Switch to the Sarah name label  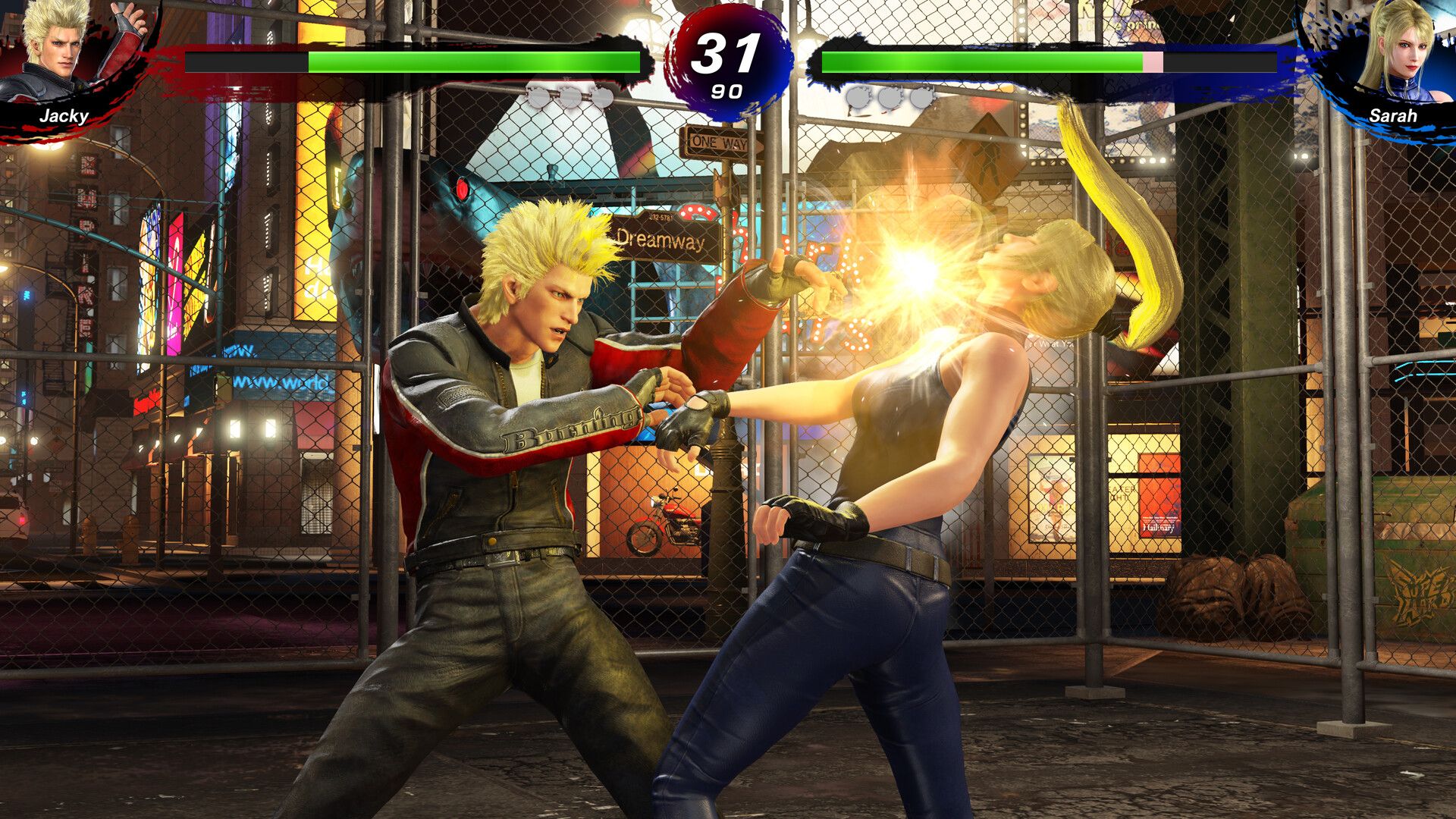[1394, 115]
